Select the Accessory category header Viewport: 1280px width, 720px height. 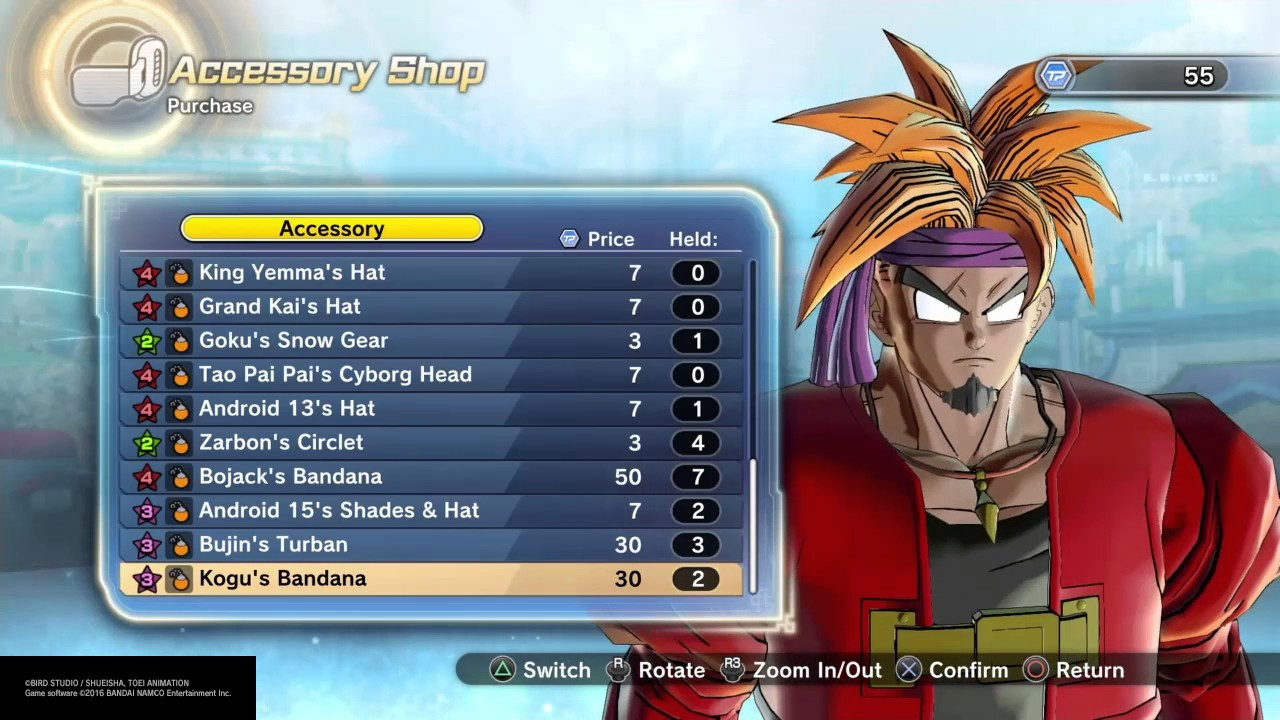[331, 228]
